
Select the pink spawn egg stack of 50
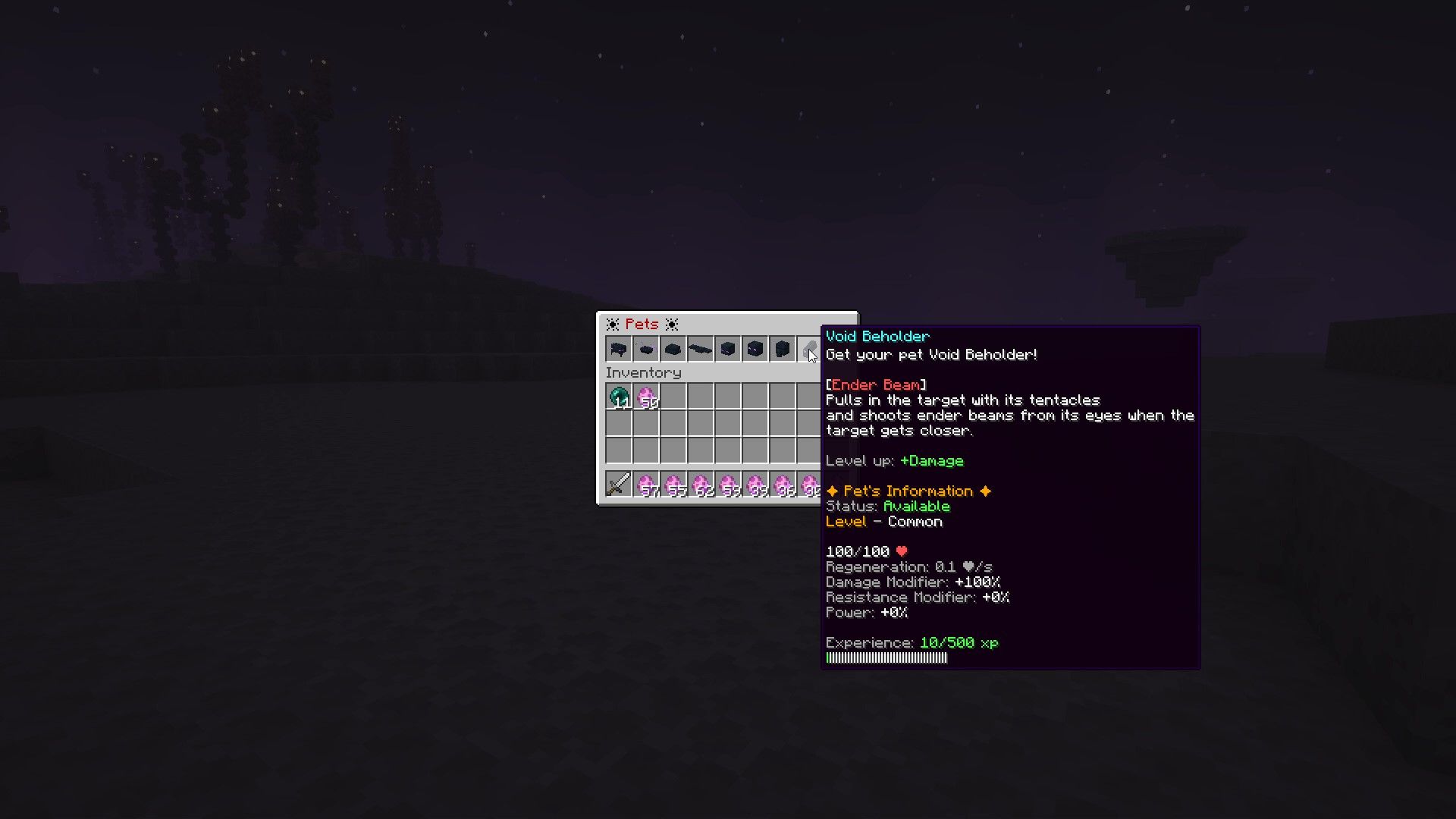coord(645,396)
